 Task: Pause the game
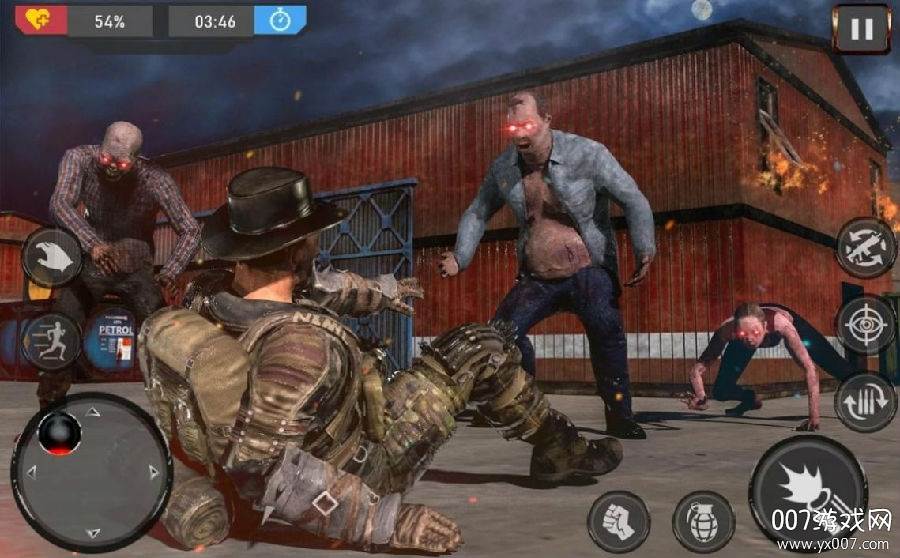coord(860,29)
